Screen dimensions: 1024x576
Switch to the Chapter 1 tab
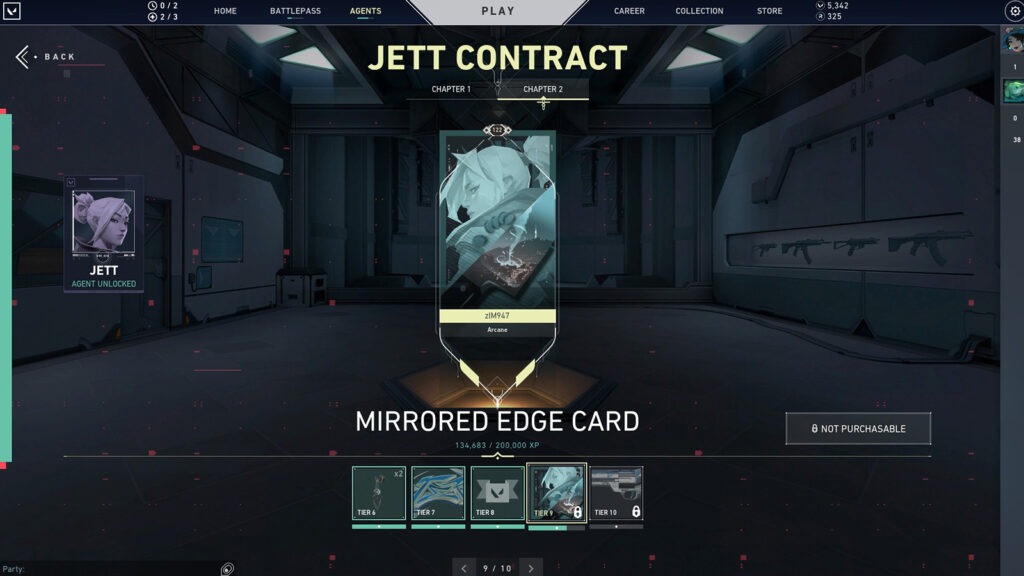(451, 89)
